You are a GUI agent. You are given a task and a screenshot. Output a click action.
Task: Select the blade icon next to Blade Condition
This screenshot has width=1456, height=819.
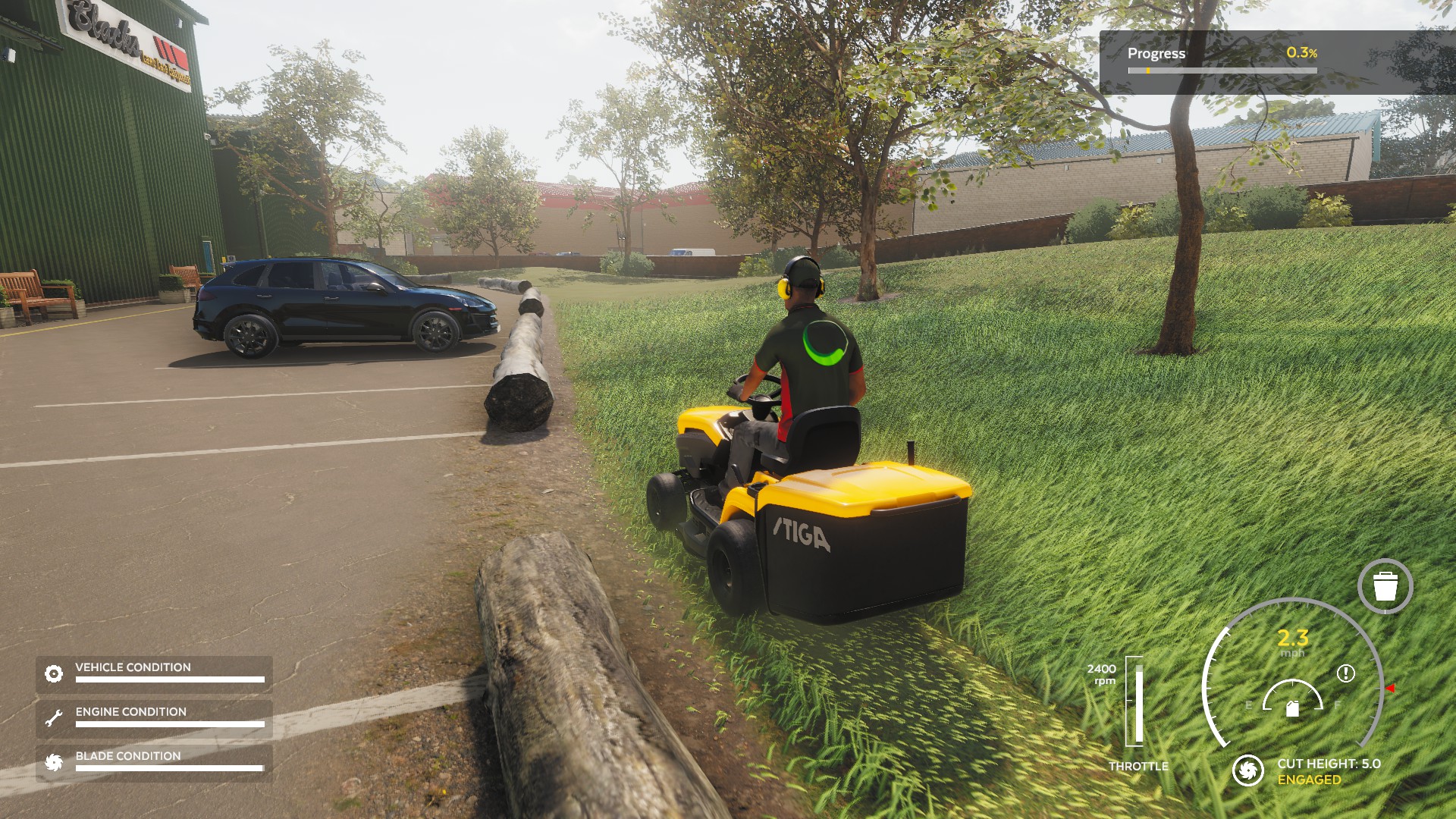[53, 762]
